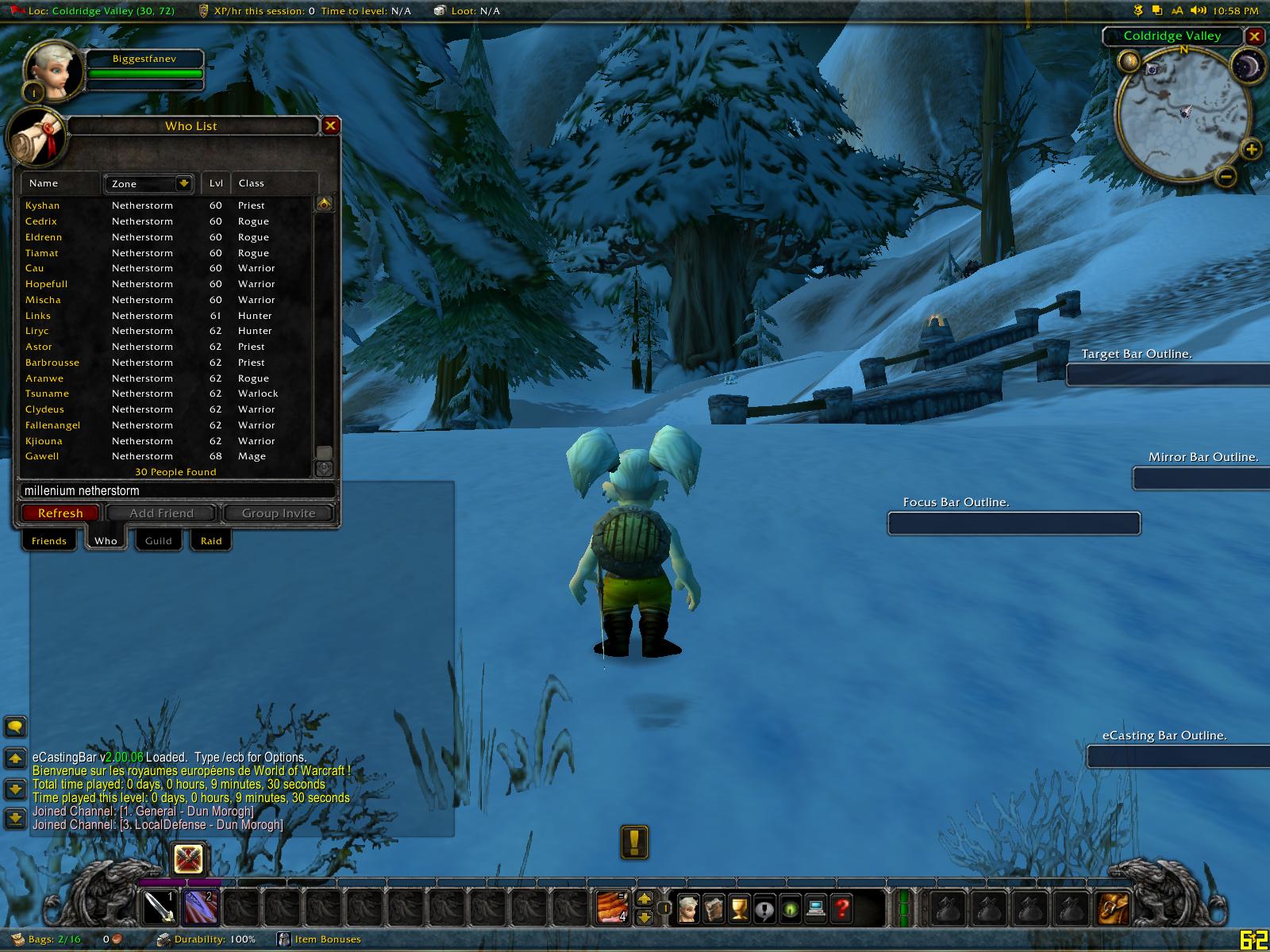Hide the minimap with its X button

[x=1254, y=36]
